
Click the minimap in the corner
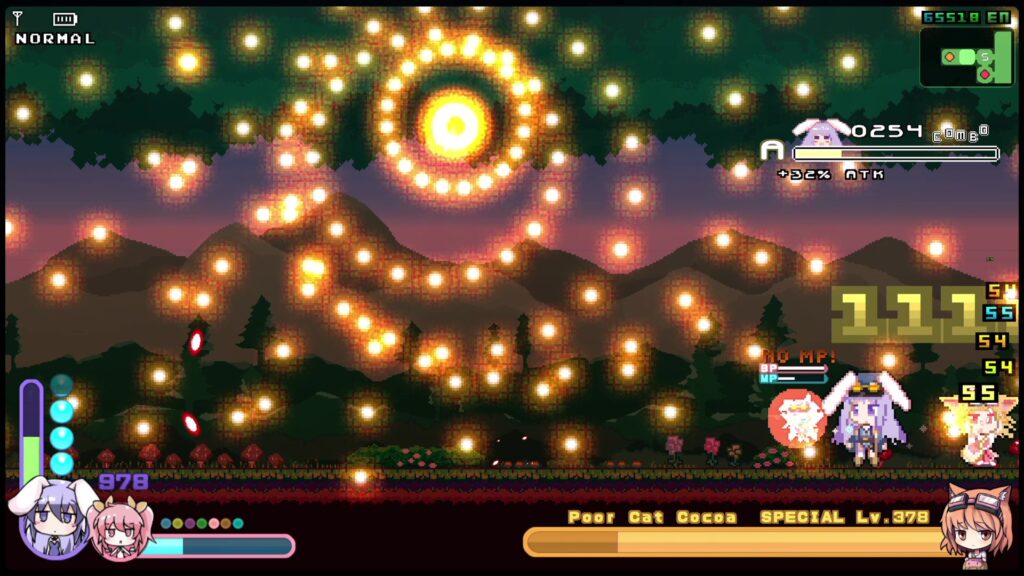pyautogui.click(x=966, y=57)
